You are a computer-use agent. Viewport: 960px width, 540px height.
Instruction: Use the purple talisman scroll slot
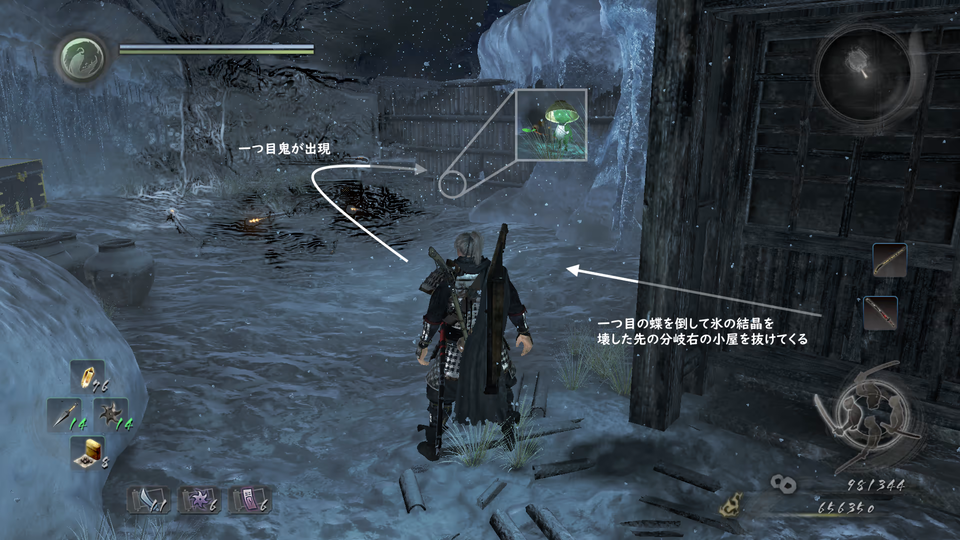click(248, 500)
